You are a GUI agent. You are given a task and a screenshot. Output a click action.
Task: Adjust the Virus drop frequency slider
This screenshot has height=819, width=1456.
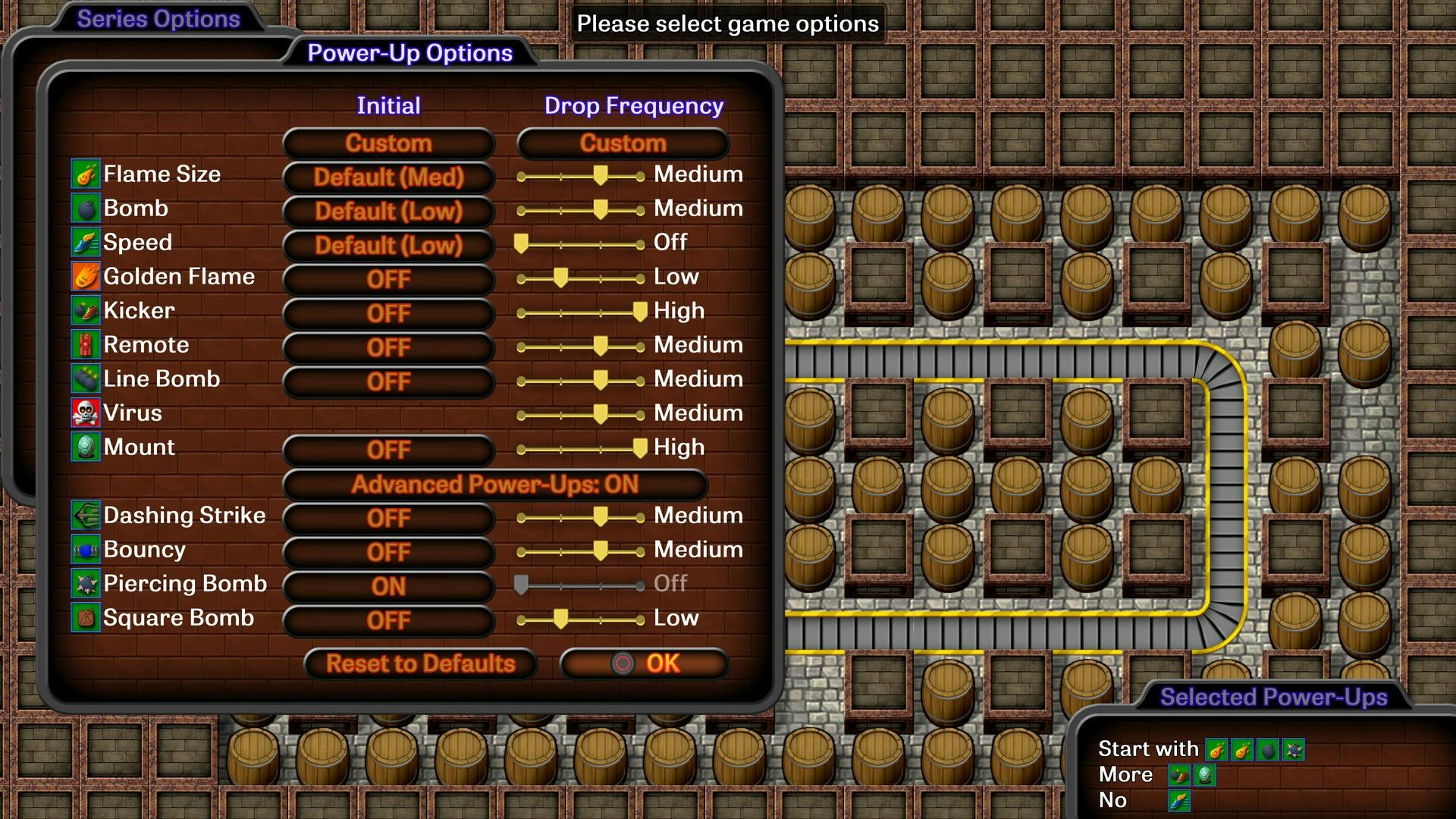600,415
